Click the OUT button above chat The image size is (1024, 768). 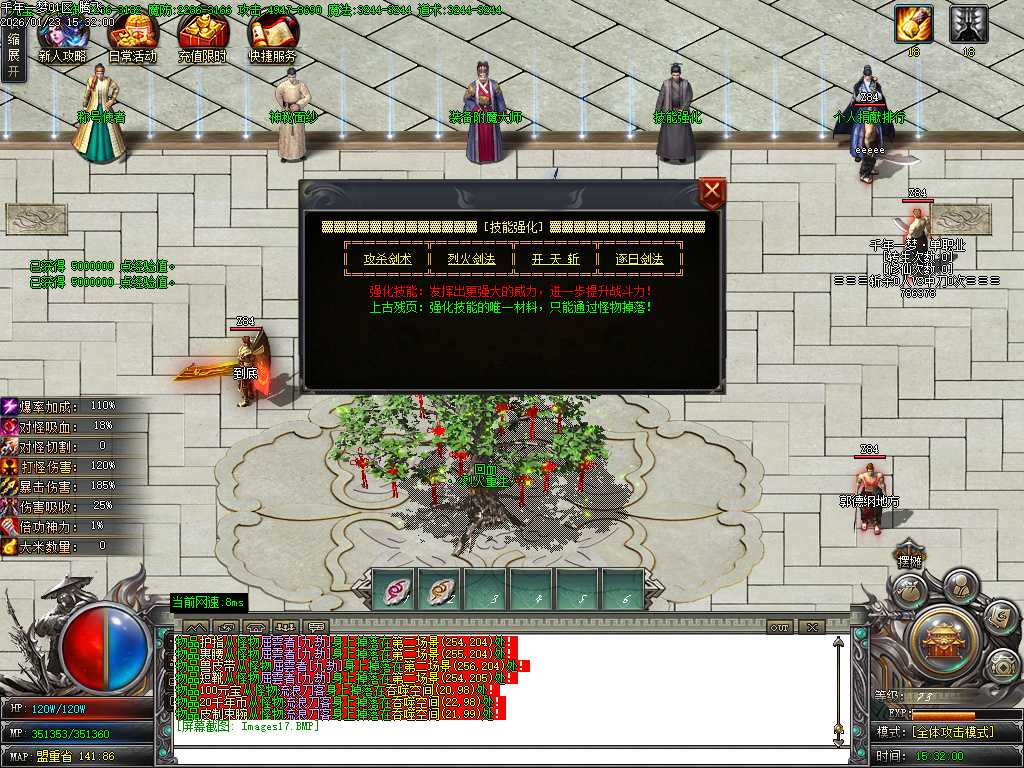(779, 627)
